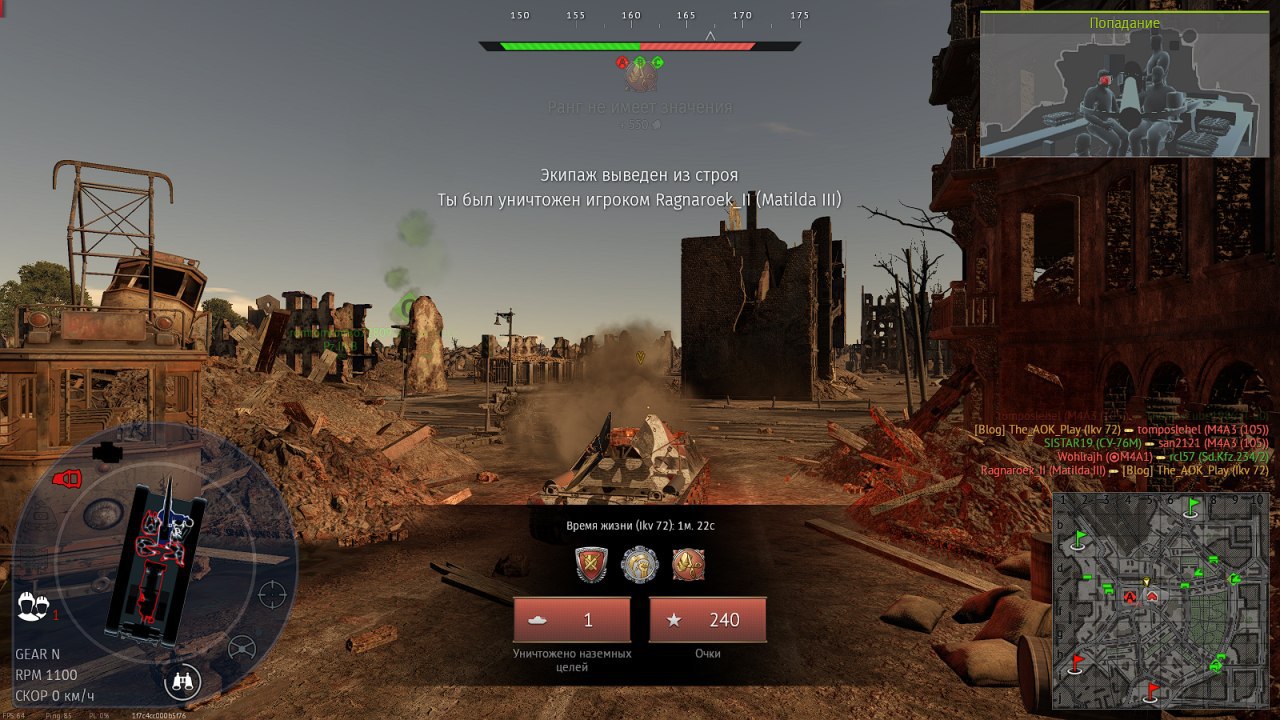Click the crew members icon
Screen dimensions: 1280x720
click(x=33, y=605)
